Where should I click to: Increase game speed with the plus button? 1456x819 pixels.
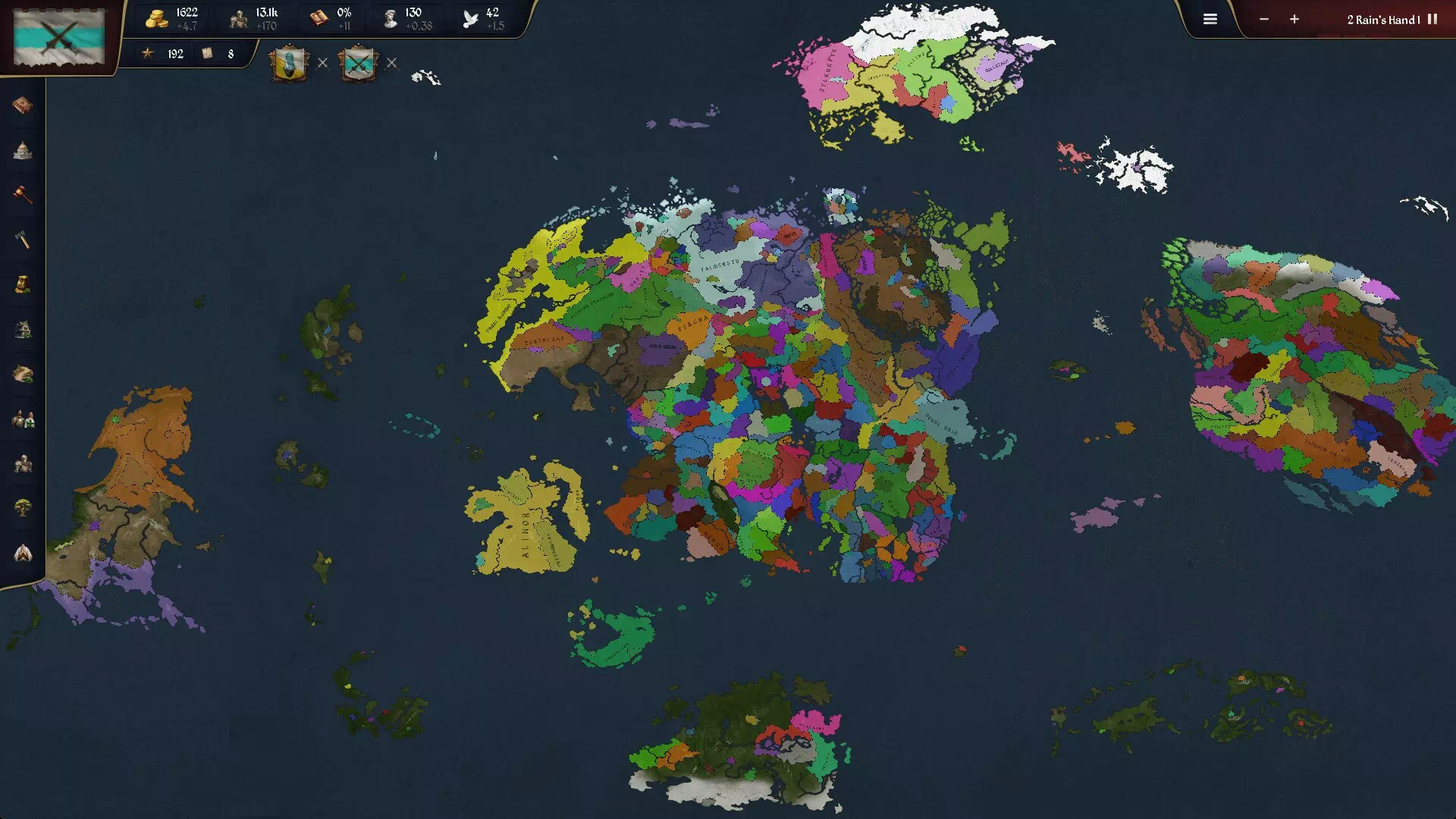(1294, 20)
